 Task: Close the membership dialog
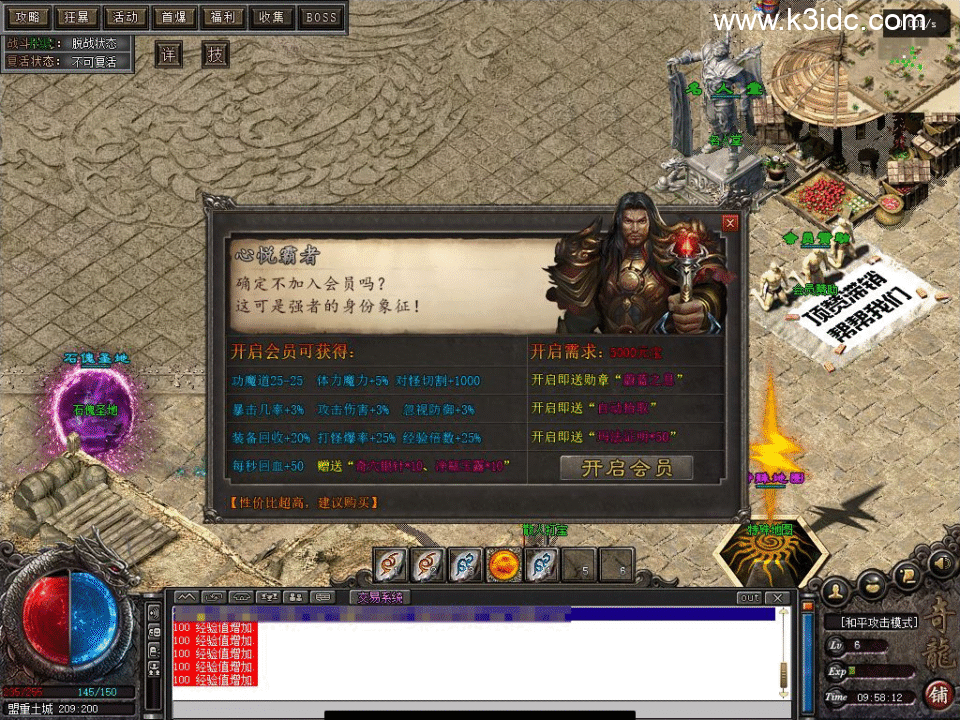click(x=730, y=223)
